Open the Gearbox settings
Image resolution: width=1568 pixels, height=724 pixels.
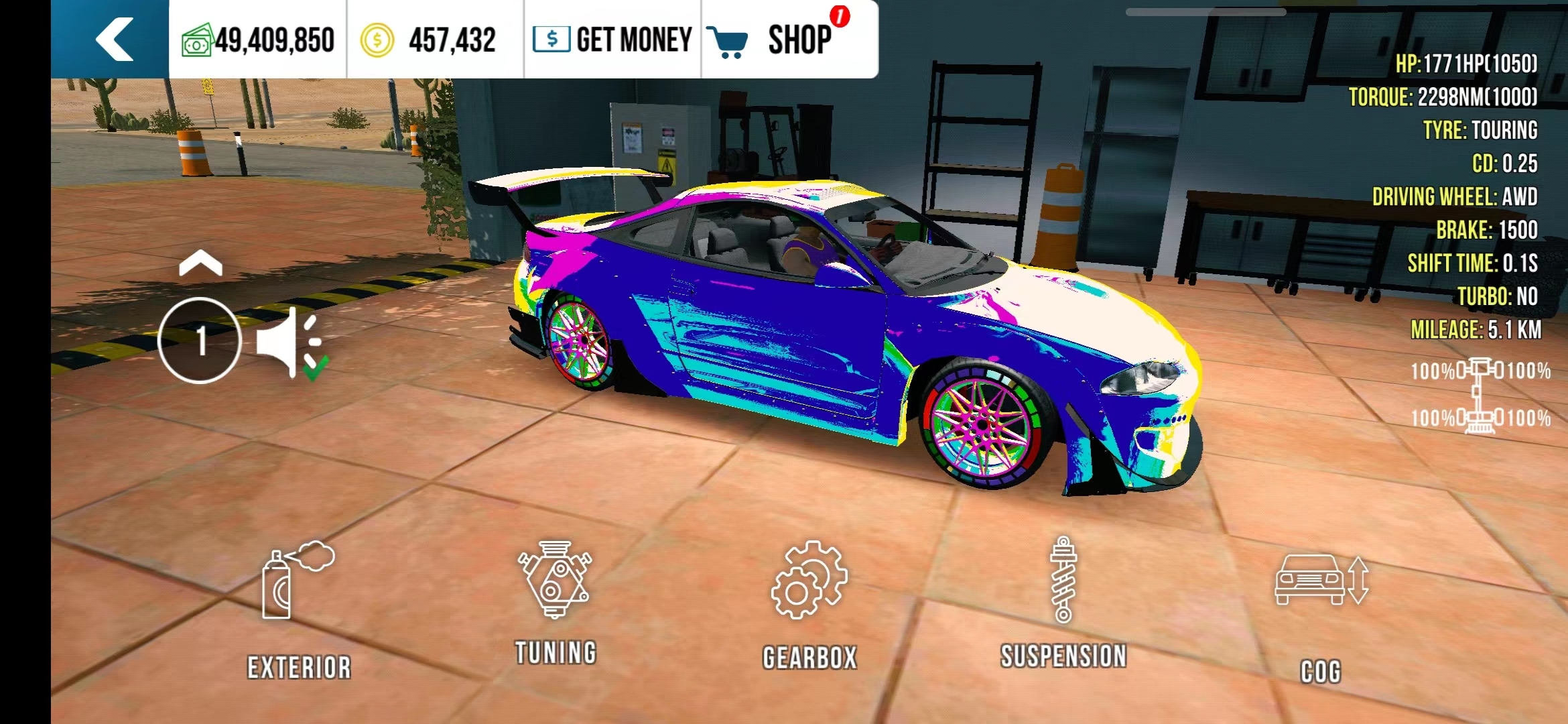tap(809, 605)
